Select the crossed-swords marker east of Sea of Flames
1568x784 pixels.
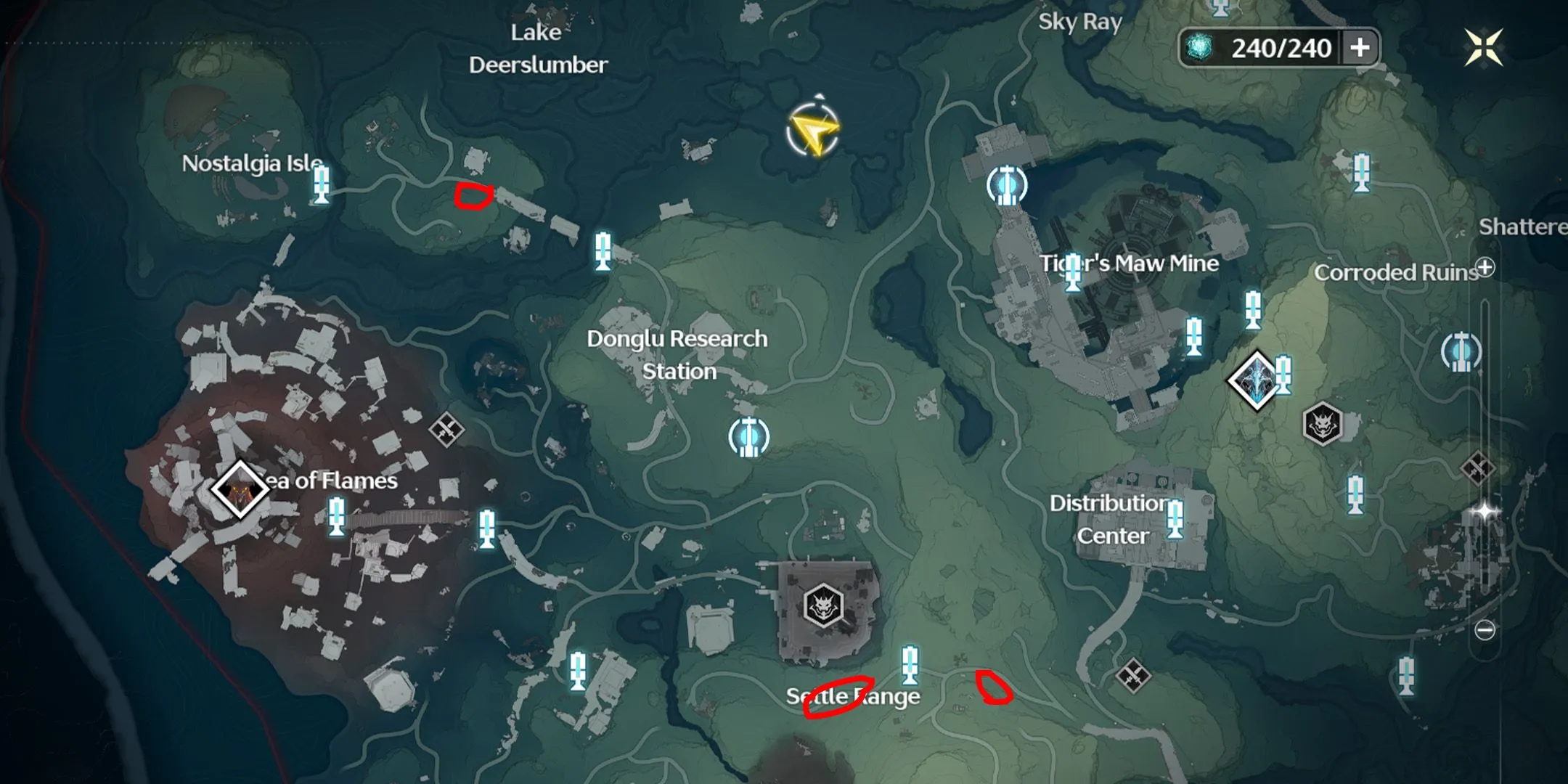[x=446, y=430]
